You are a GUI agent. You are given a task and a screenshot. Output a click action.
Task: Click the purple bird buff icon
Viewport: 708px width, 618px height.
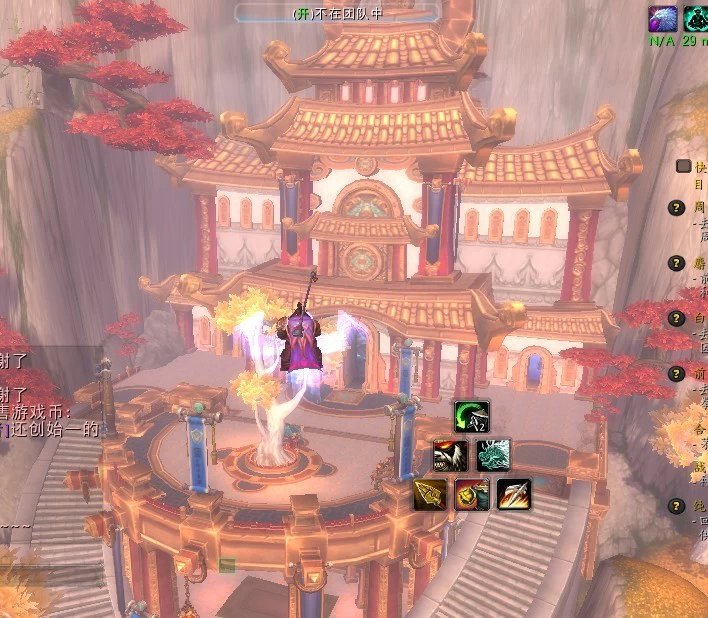[x=662, y=18]
